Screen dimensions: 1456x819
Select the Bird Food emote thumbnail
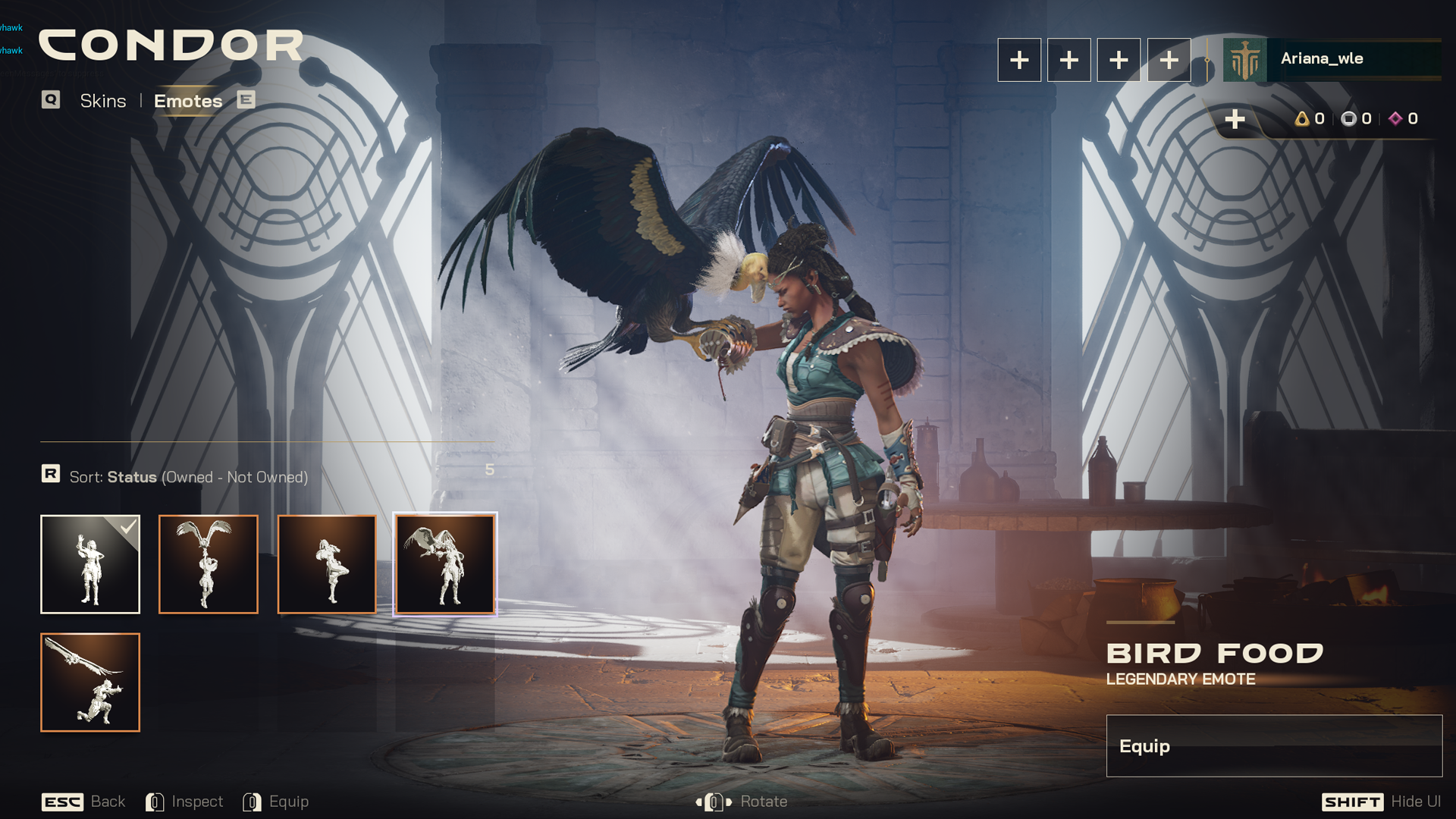[x=445, y=564]
